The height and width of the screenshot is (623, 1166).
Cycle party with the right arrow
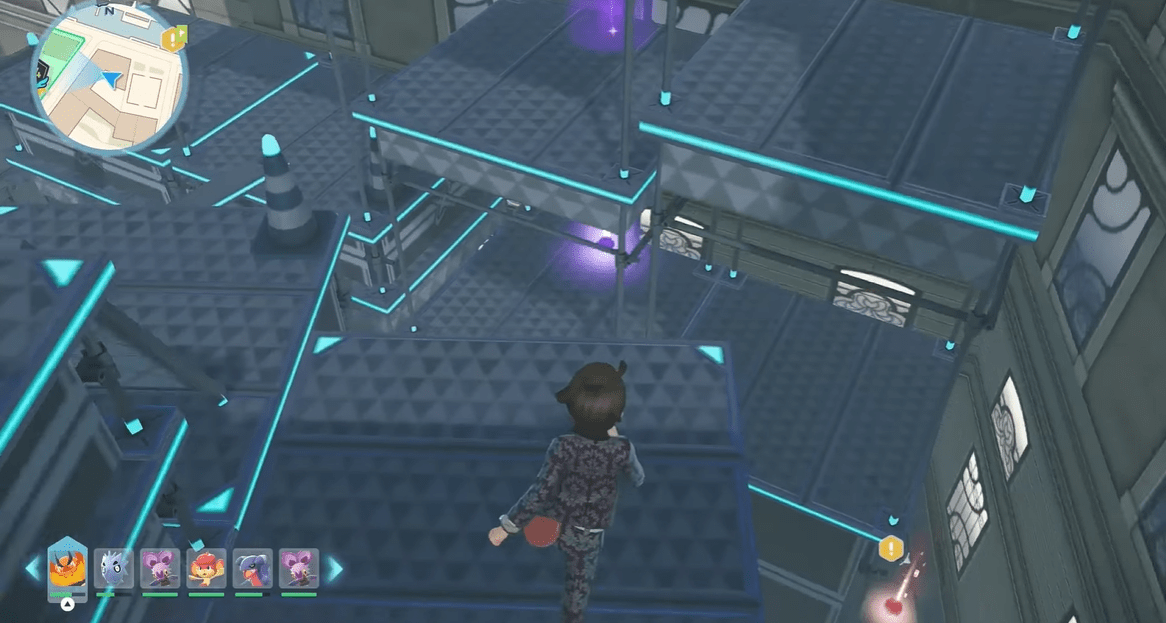[334, 569]
